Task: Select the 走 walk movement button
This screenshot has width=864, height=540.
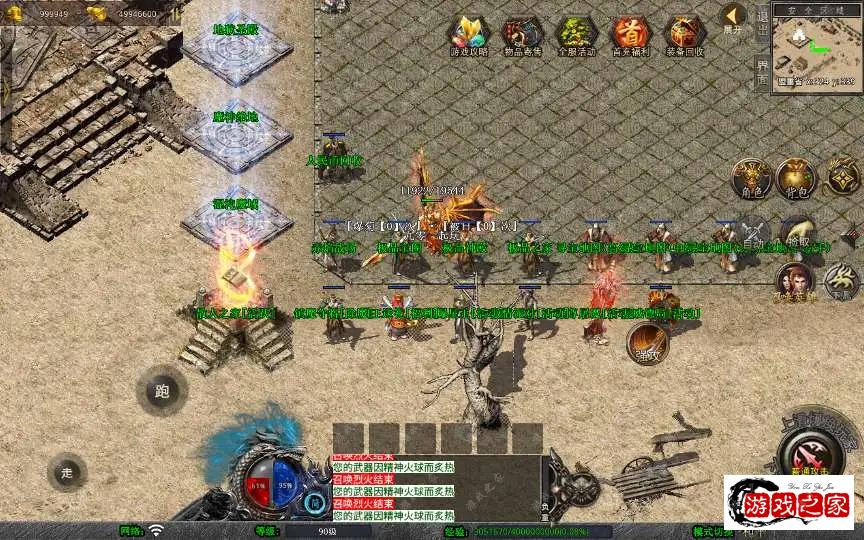Action: pos(67,472)
